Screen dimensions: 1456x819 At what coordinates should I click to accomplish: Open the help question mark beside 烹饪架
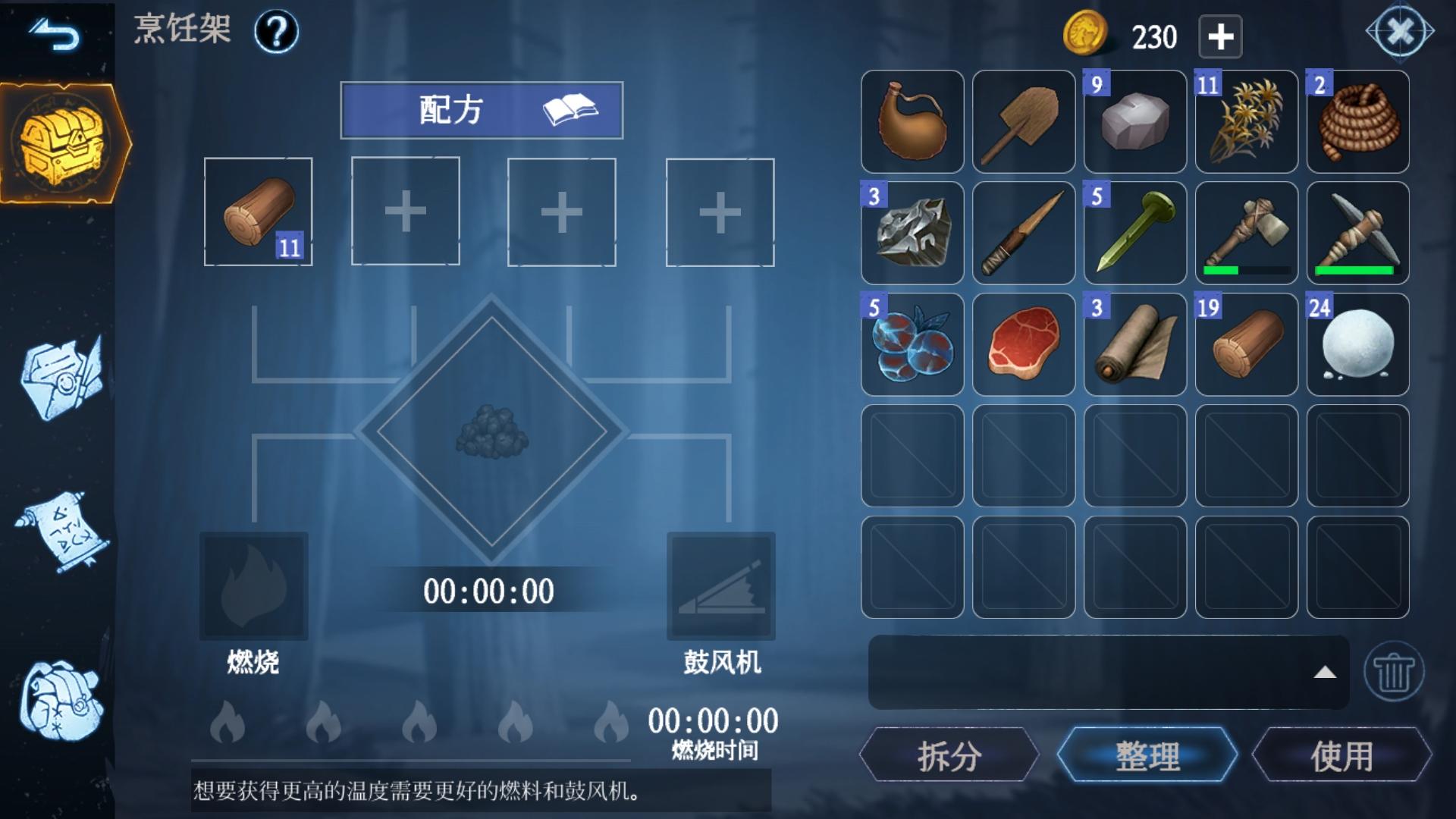(x=277, y=32)
